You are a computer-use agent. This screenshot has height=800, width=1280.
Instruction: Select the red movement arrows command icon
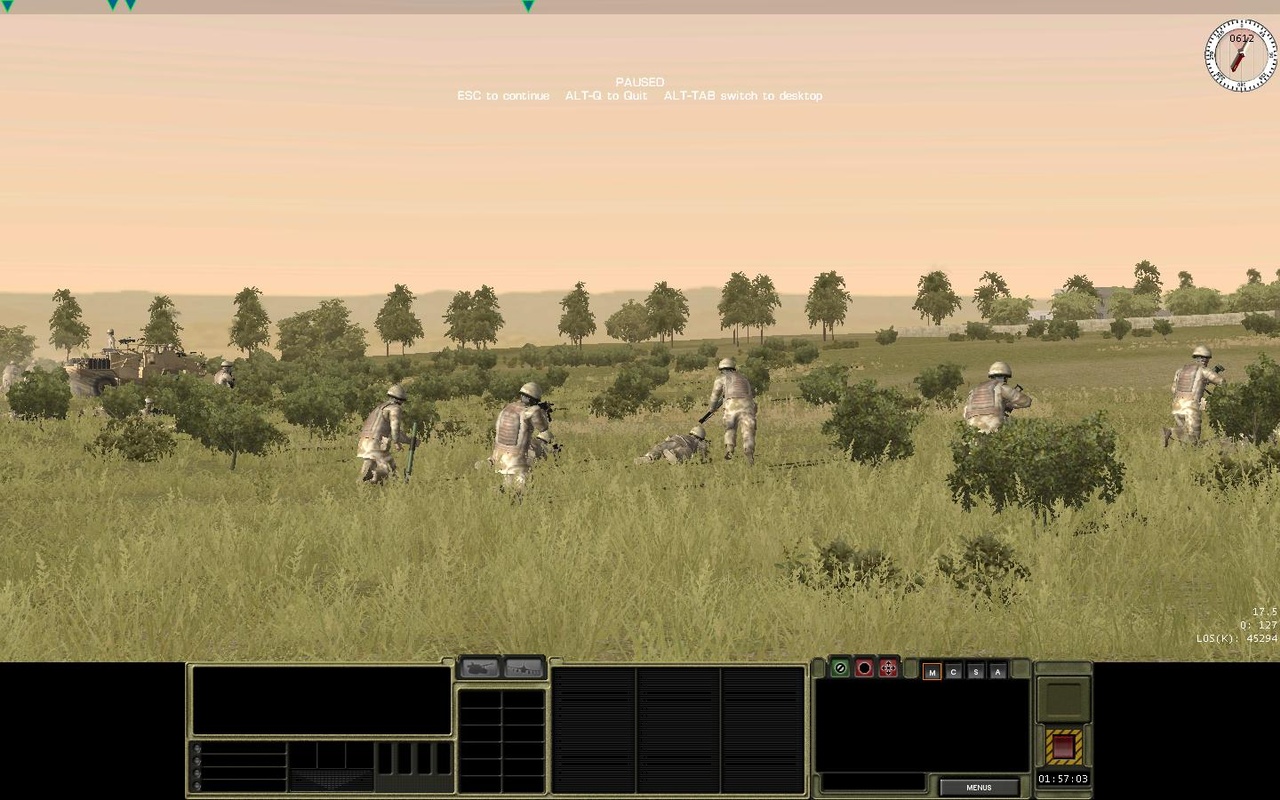tap(888, 668)
